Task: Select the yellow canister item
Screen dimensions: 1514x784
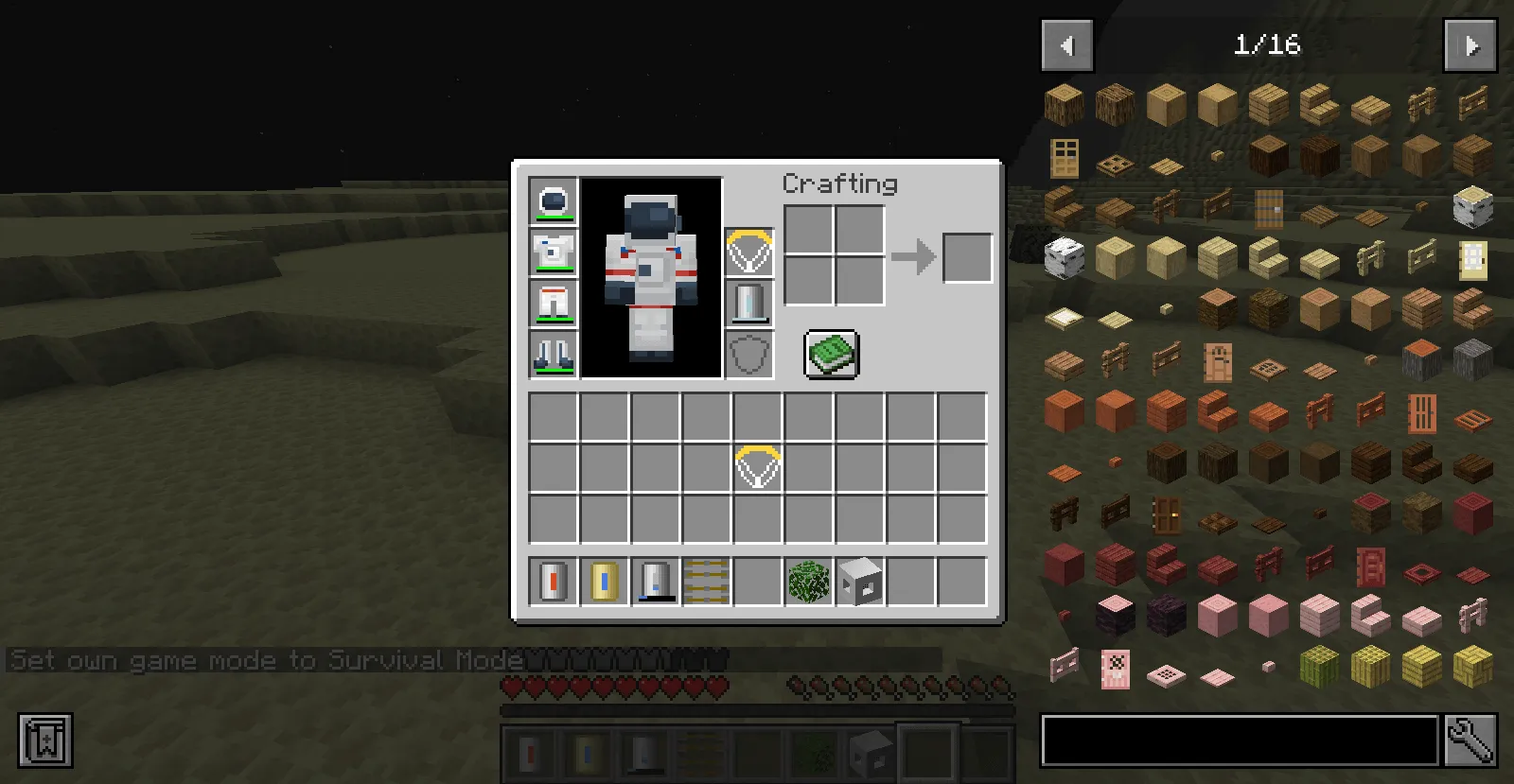Action: pos(604,583)
